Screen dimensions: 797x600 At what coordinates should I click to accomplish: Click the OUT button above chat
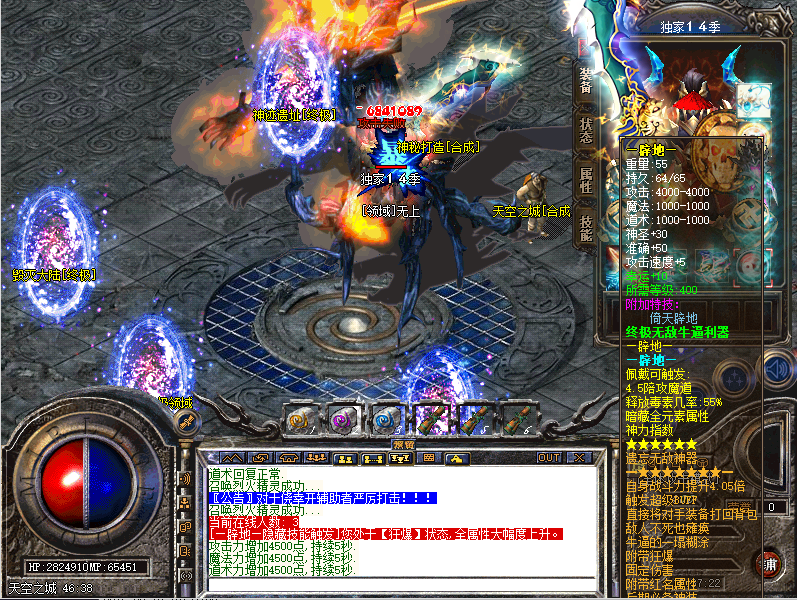click(549, 457)
